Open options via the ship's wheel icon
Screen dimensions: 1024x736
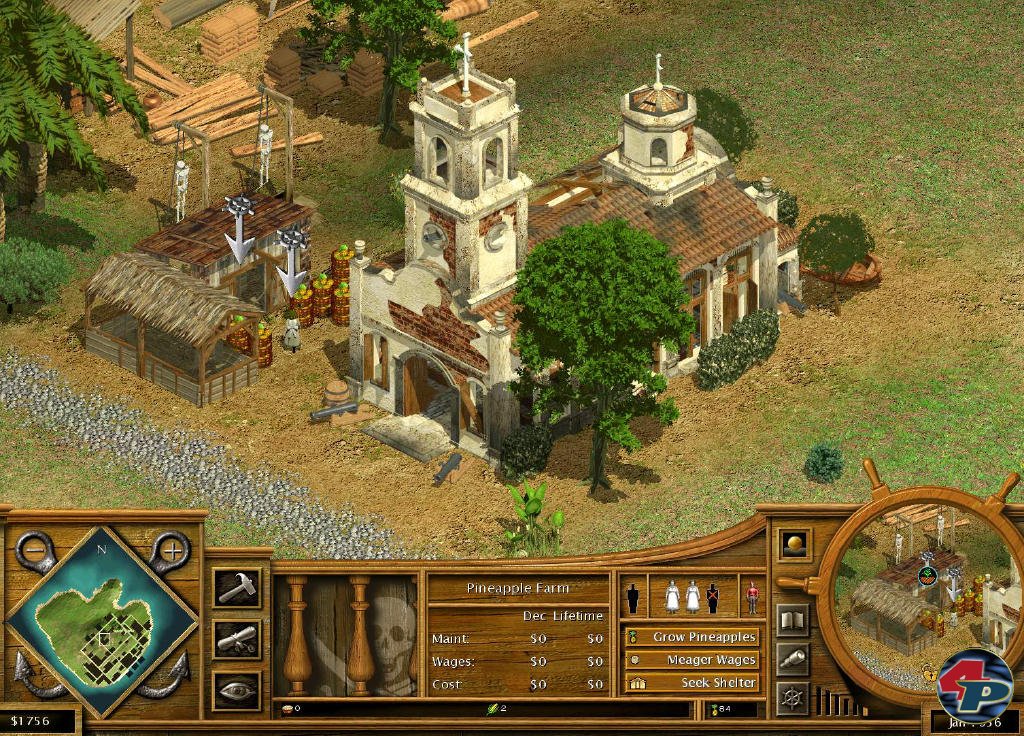point(793,697)
